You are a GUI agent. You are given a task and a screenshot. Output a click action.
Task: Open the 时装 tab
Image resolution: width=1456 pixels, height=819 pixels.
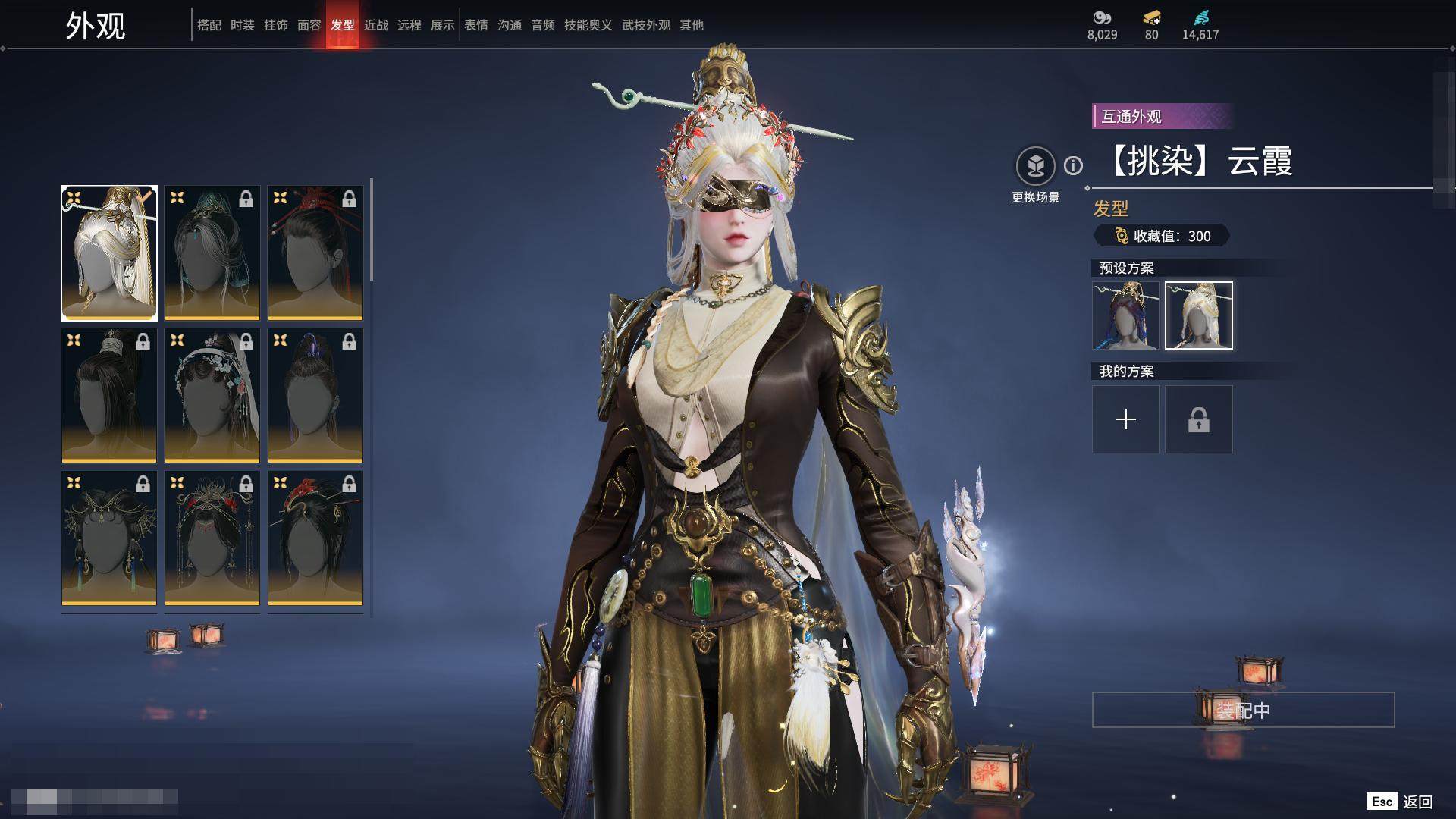click(x=242, y=25)
